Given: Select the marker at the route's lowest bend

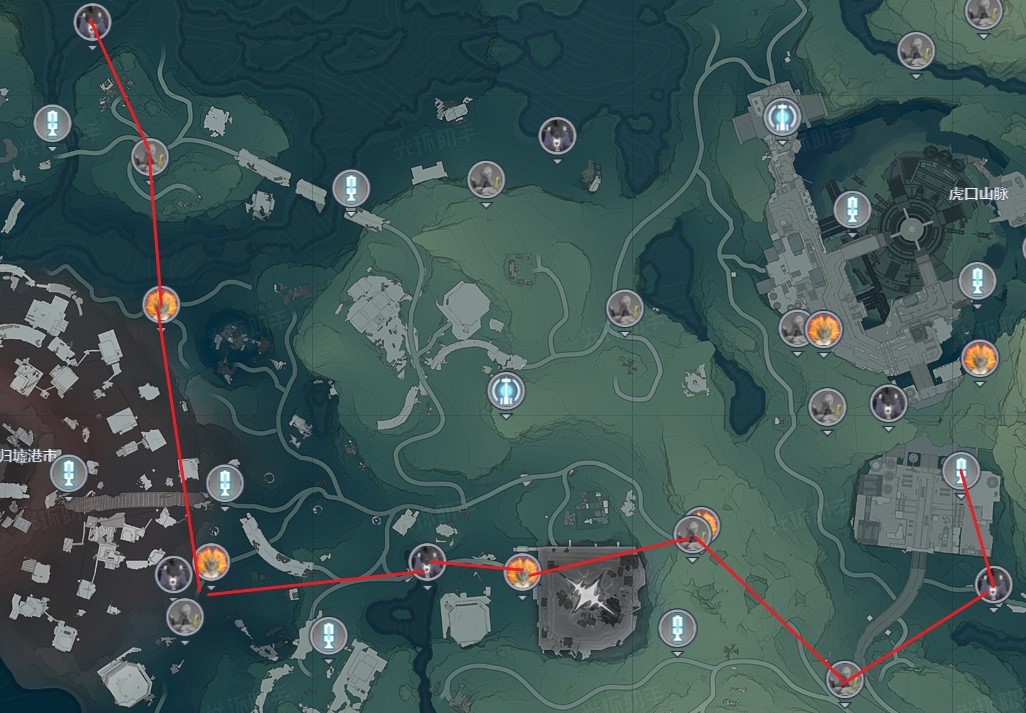Looking at the screenshot, I should coord(844,679).
